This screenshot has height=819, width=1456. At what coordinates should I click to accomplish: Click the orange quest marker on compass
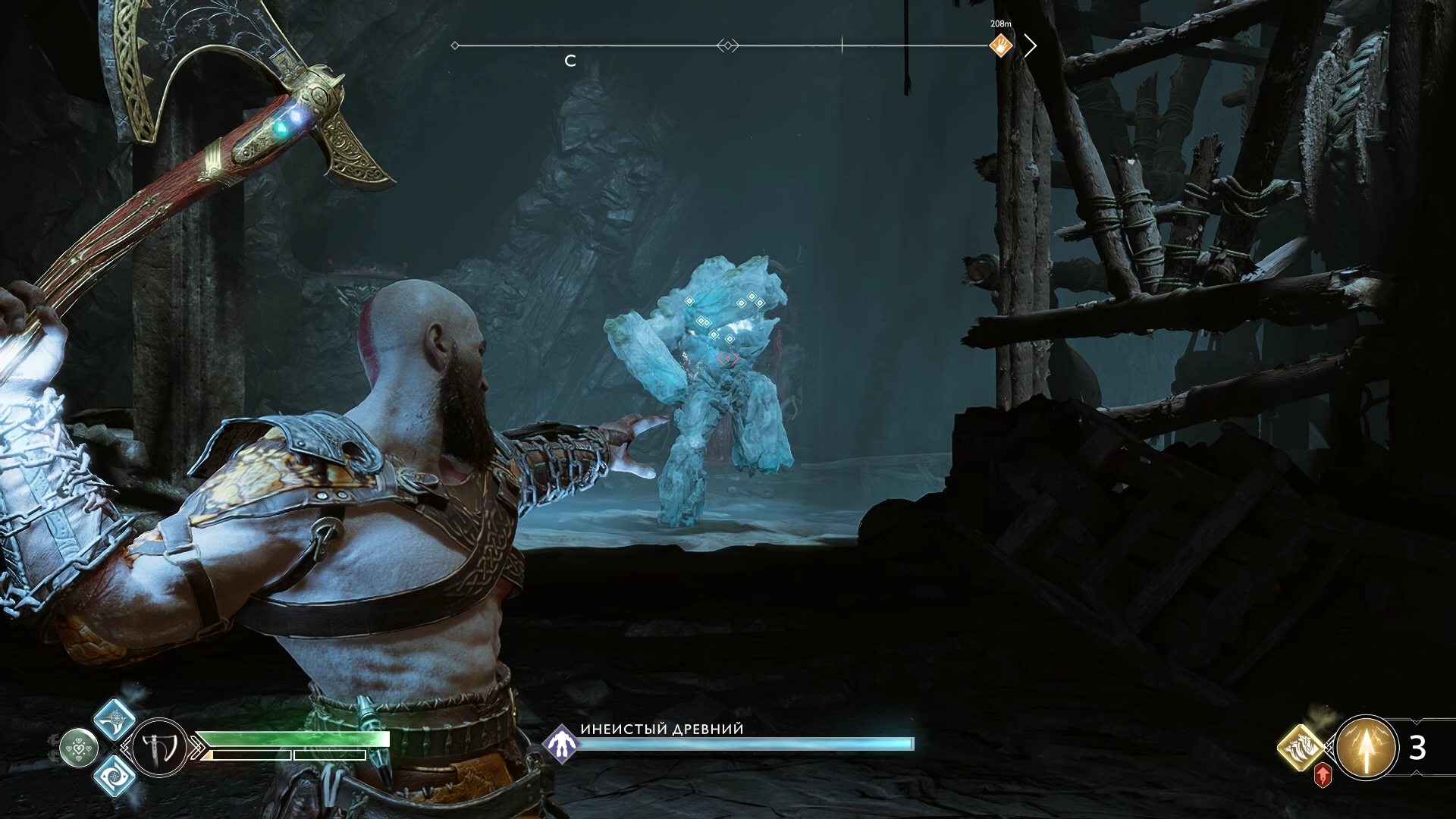click(x=1001, y=45)
